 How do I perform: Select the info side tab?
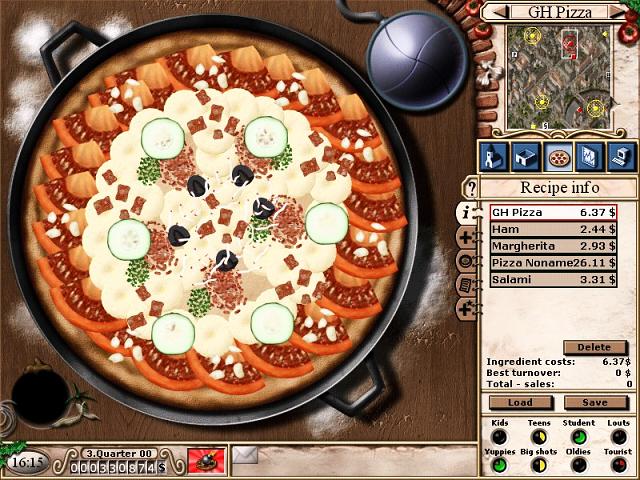pos(465,213)
